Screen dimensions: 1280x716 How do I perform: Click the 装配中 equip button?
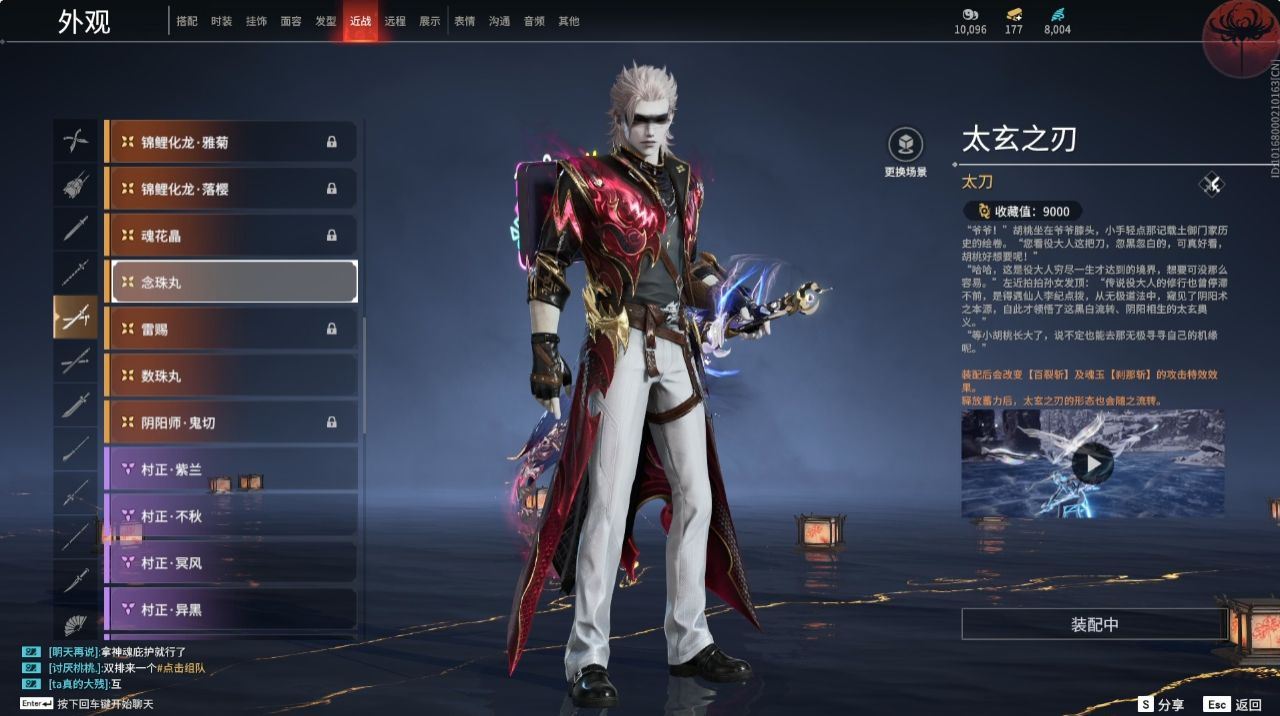(1094, 624)
